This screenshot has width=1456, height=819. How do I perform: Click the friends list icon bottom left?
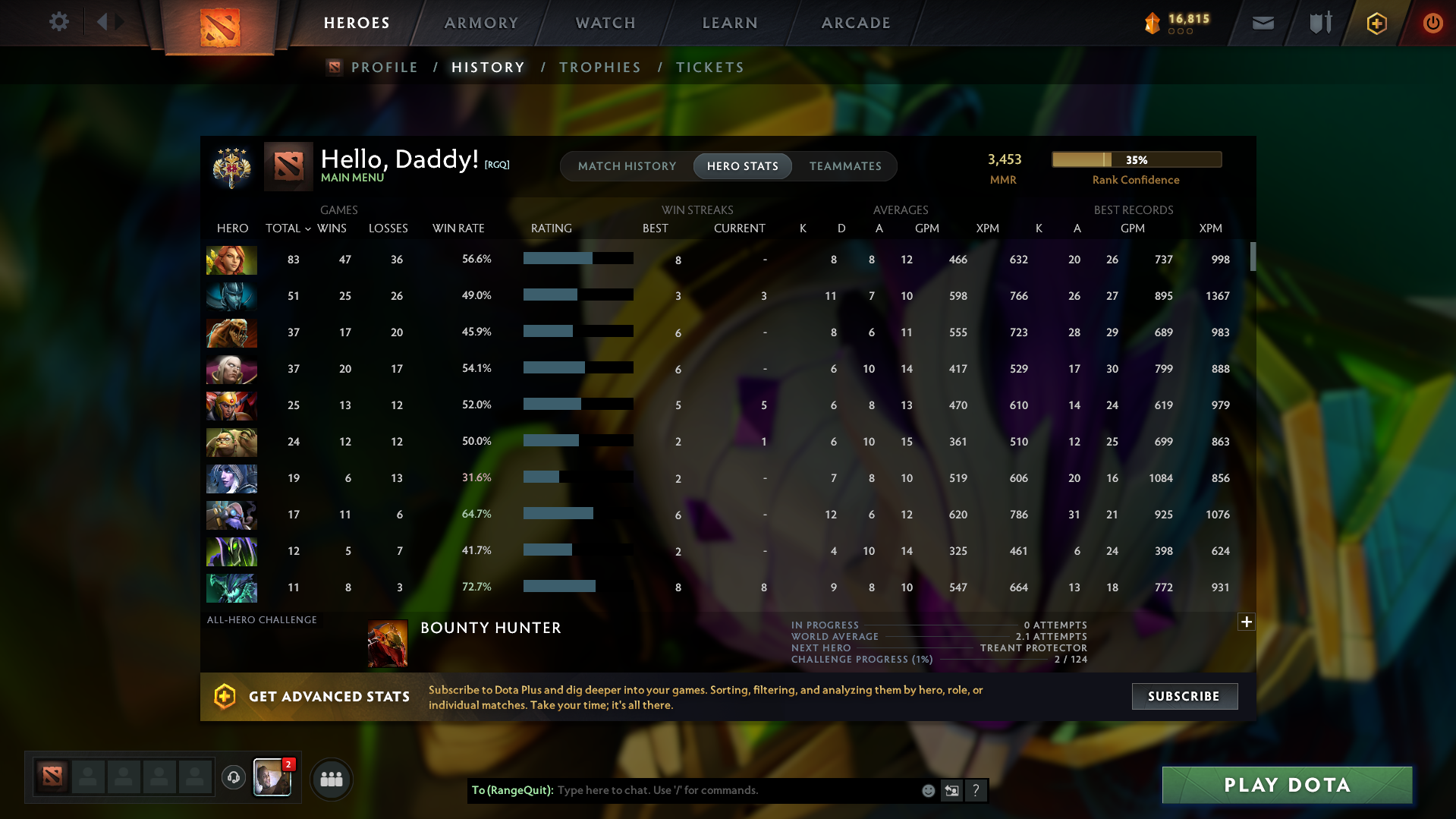coord(331,779)
